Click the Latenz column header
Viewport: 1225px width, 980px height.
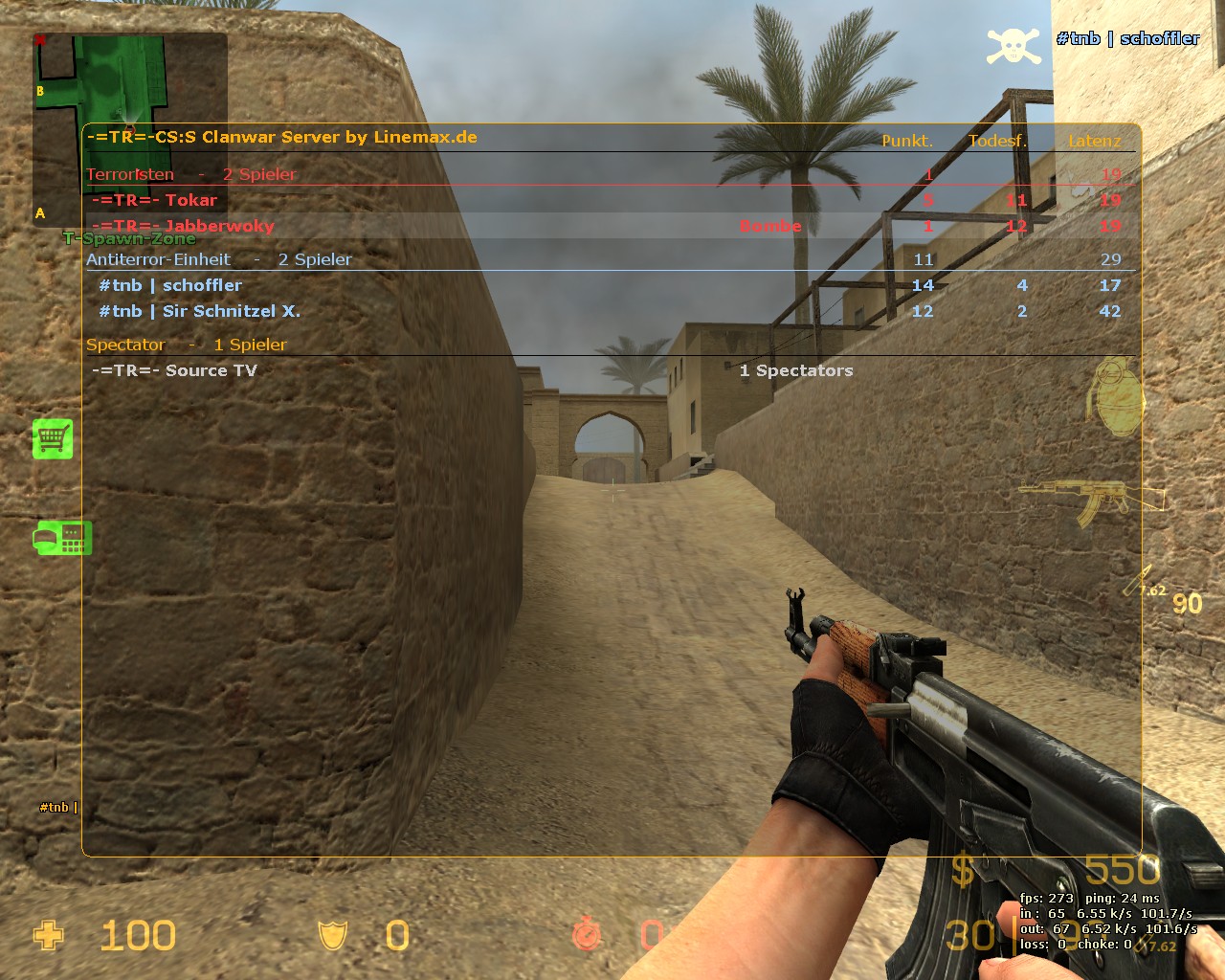pyautogui.click(x=1094, y=141)
